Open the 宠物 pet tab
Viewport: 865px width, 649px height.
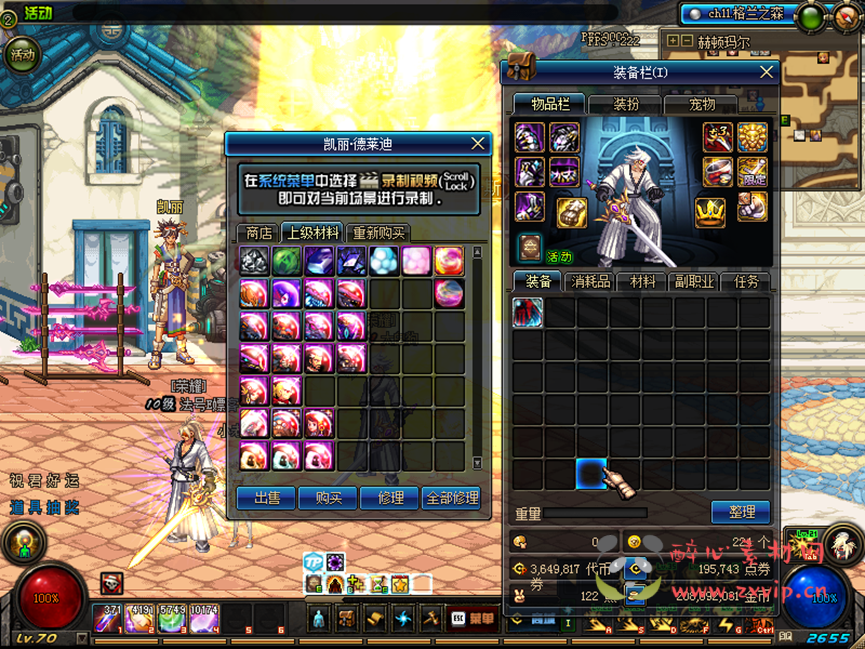point(702,104)
